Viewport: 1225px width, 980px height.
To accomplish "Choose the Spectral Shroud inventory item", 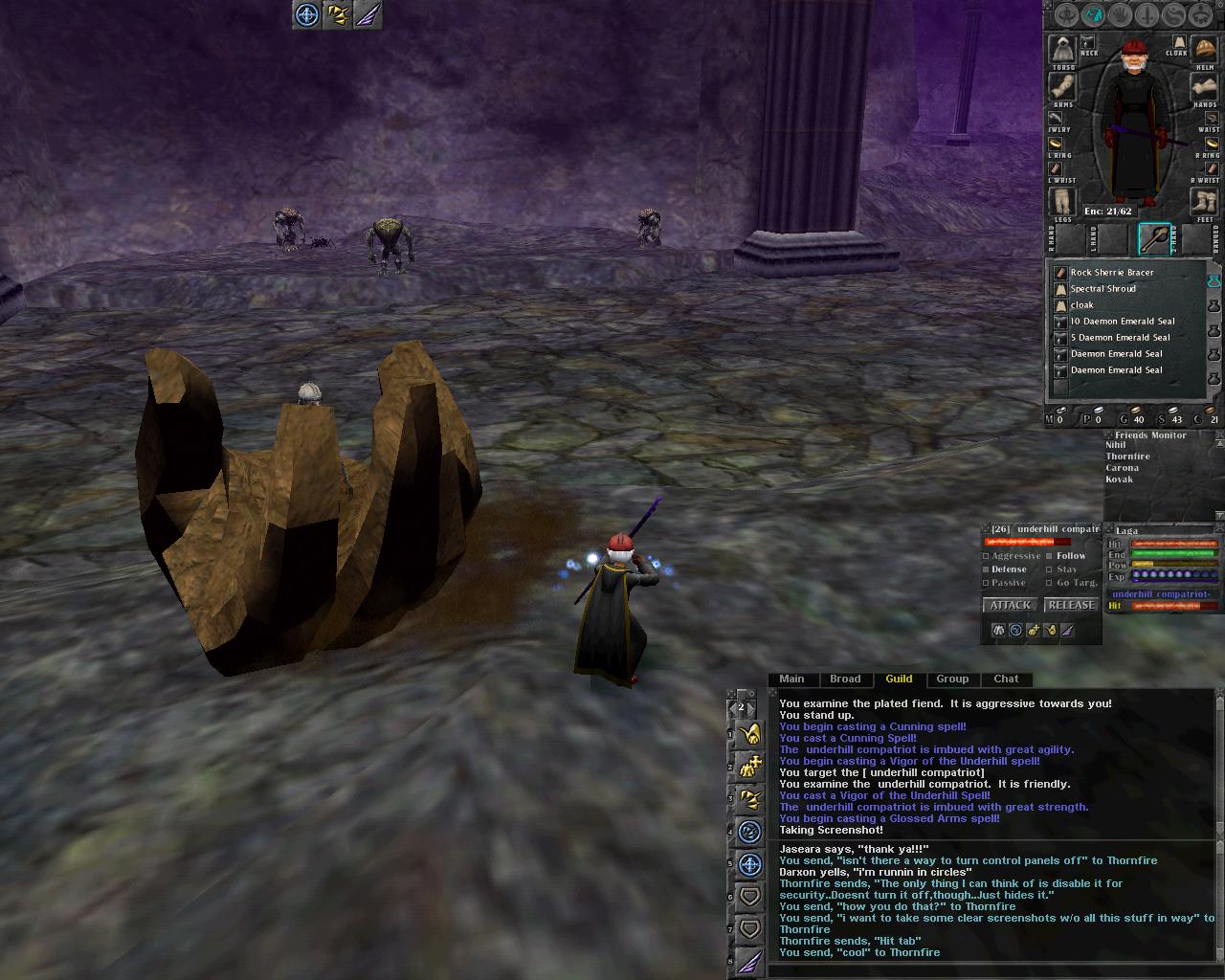I will [1102, 289].
